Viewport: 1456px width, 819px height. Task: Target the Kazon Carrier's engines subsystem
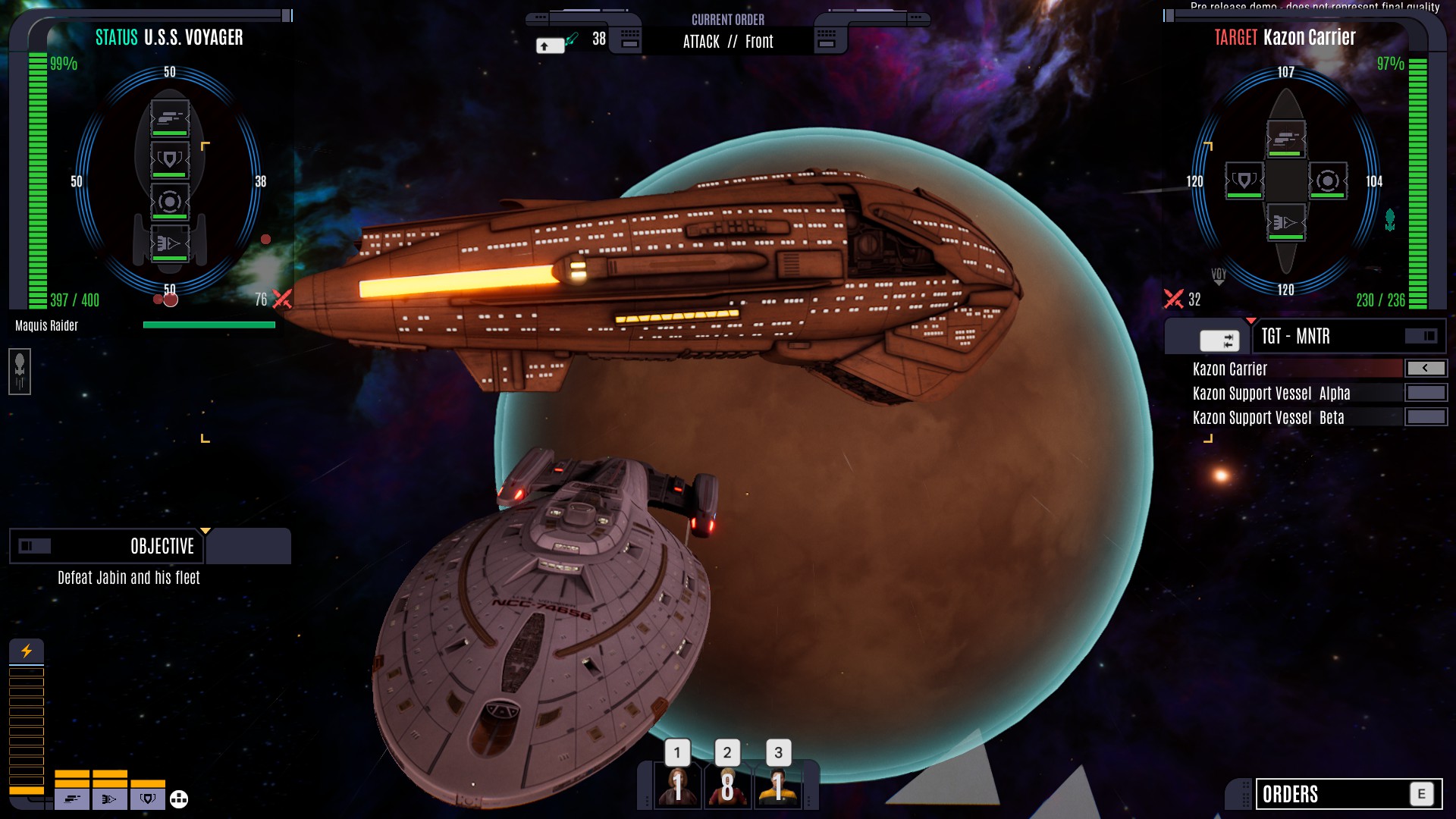1285,222
